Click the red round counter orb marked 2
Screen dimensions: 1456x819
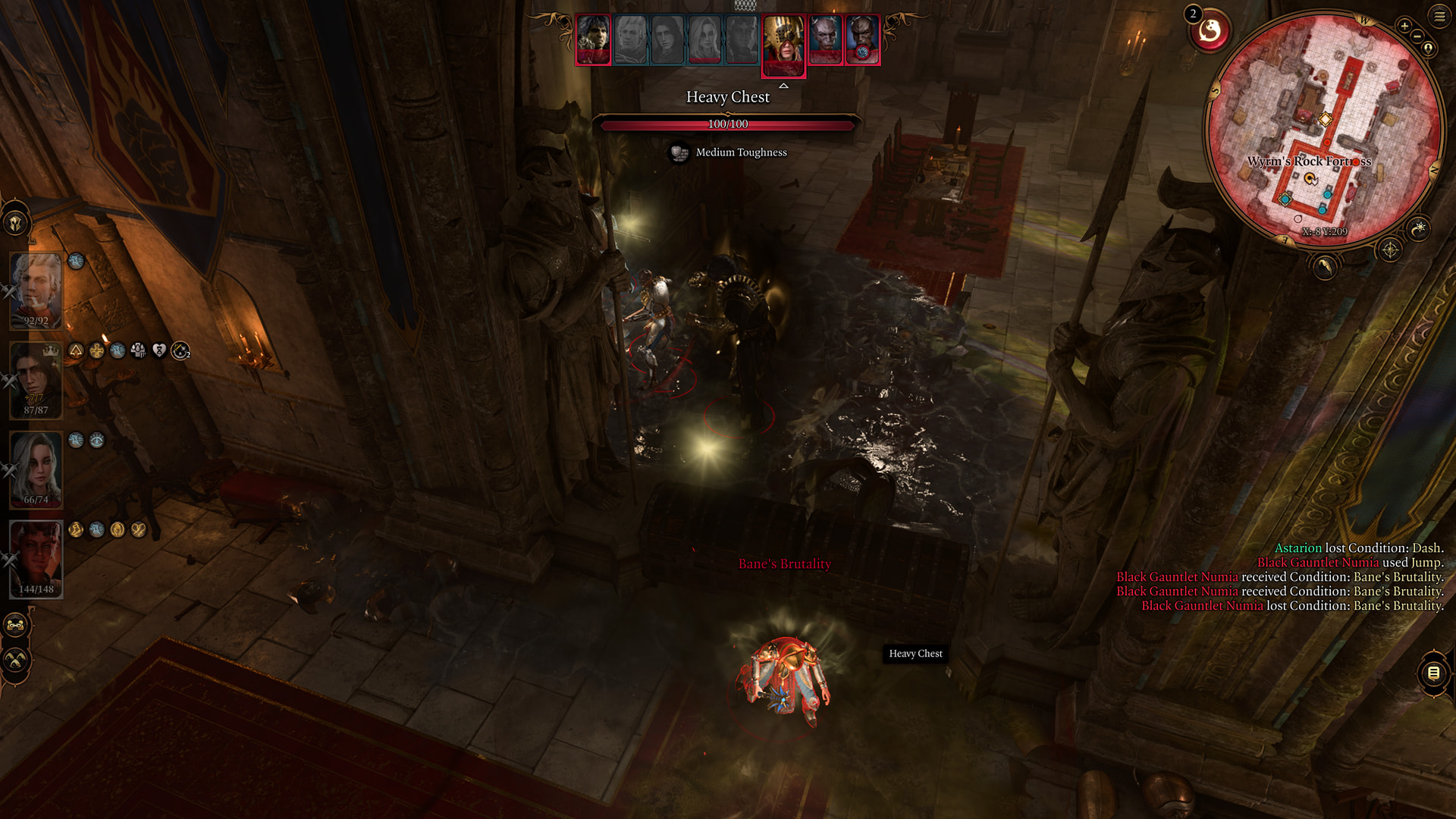click(x=1210, y=32)
